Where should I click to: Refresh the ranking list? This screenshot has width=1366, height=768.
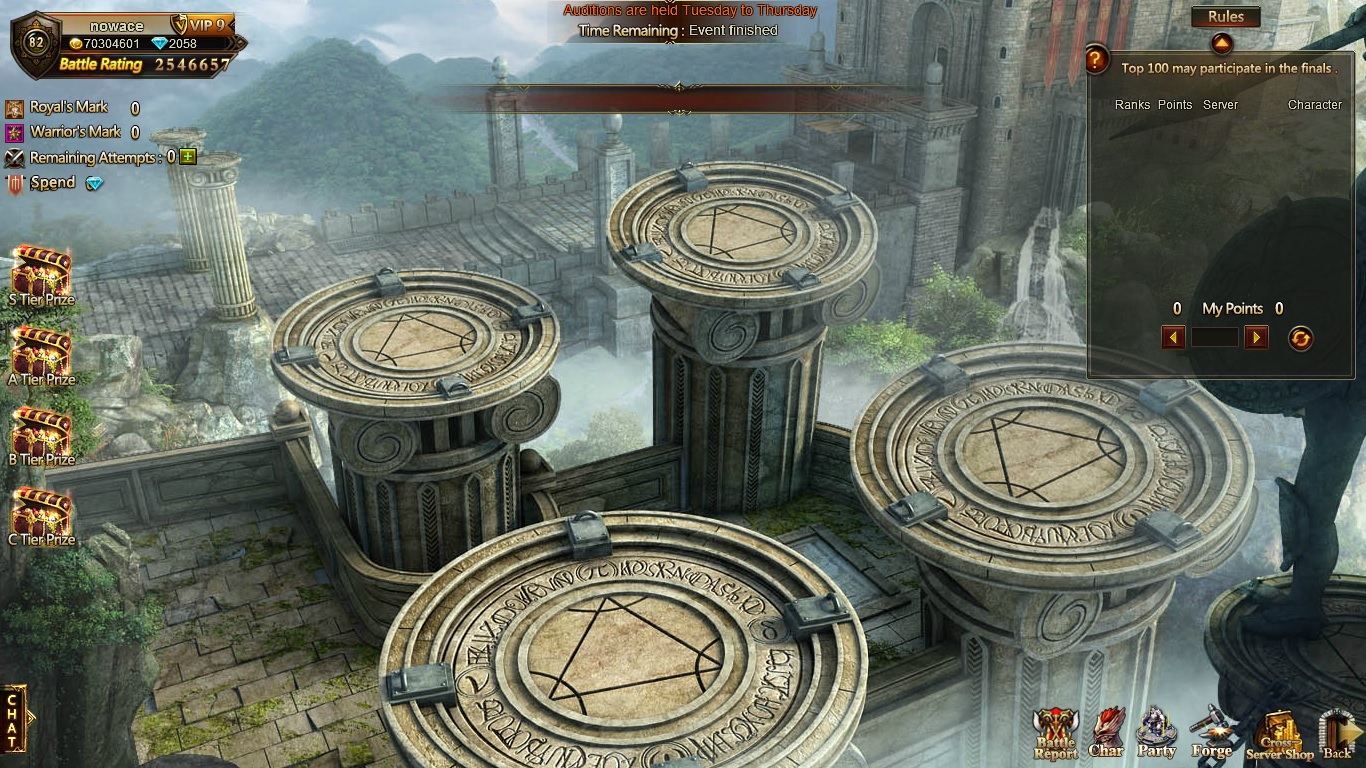point(1300,338)
